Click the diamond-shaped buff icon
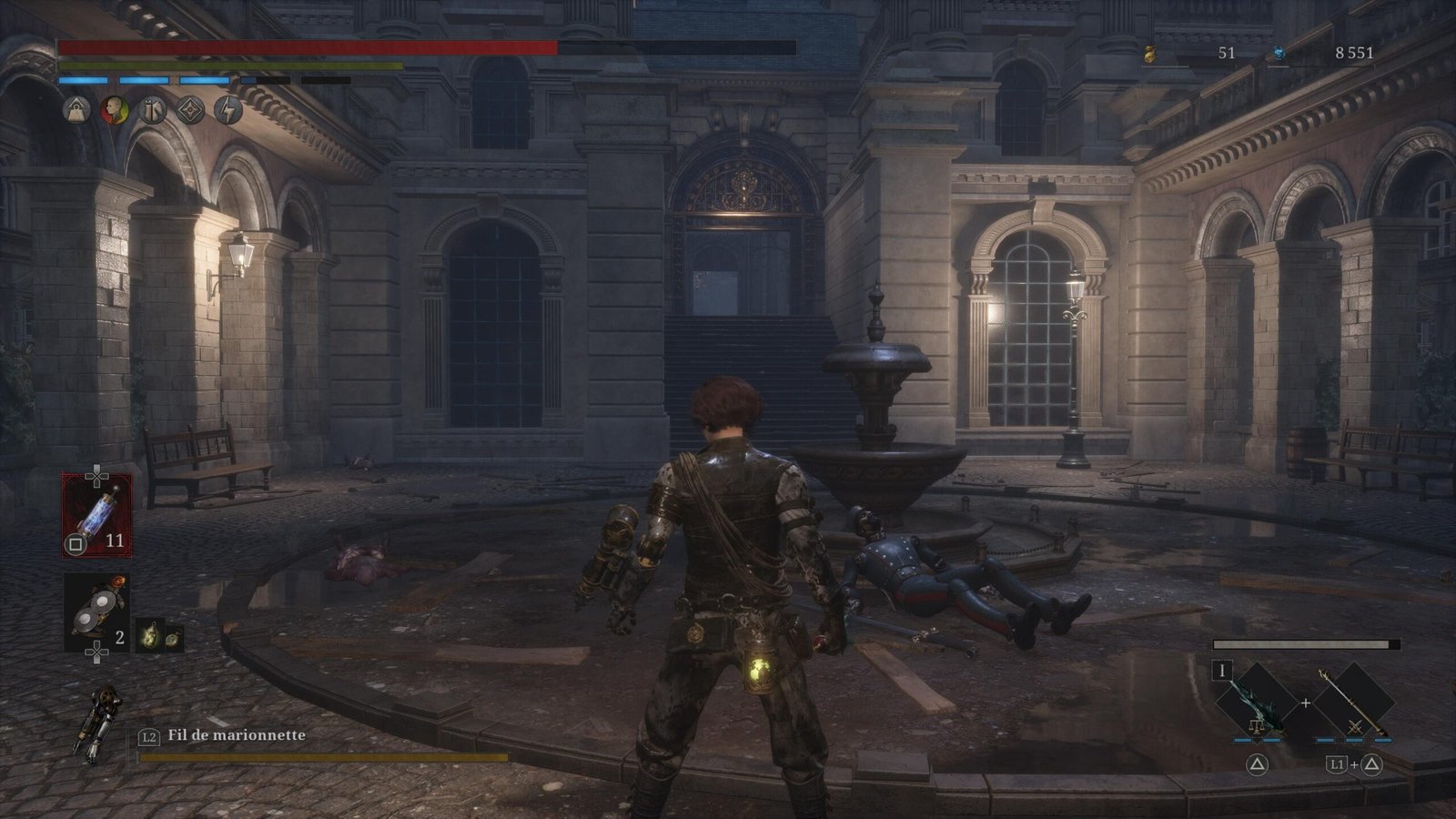 click(x=190, y=110)
